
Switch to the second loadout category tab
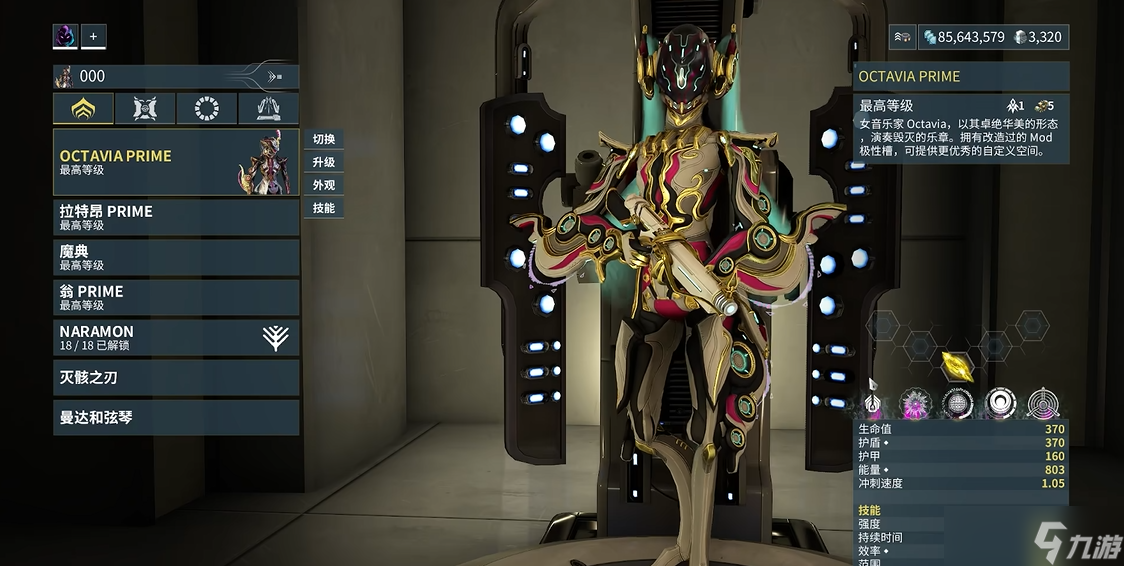coord(145,108)
